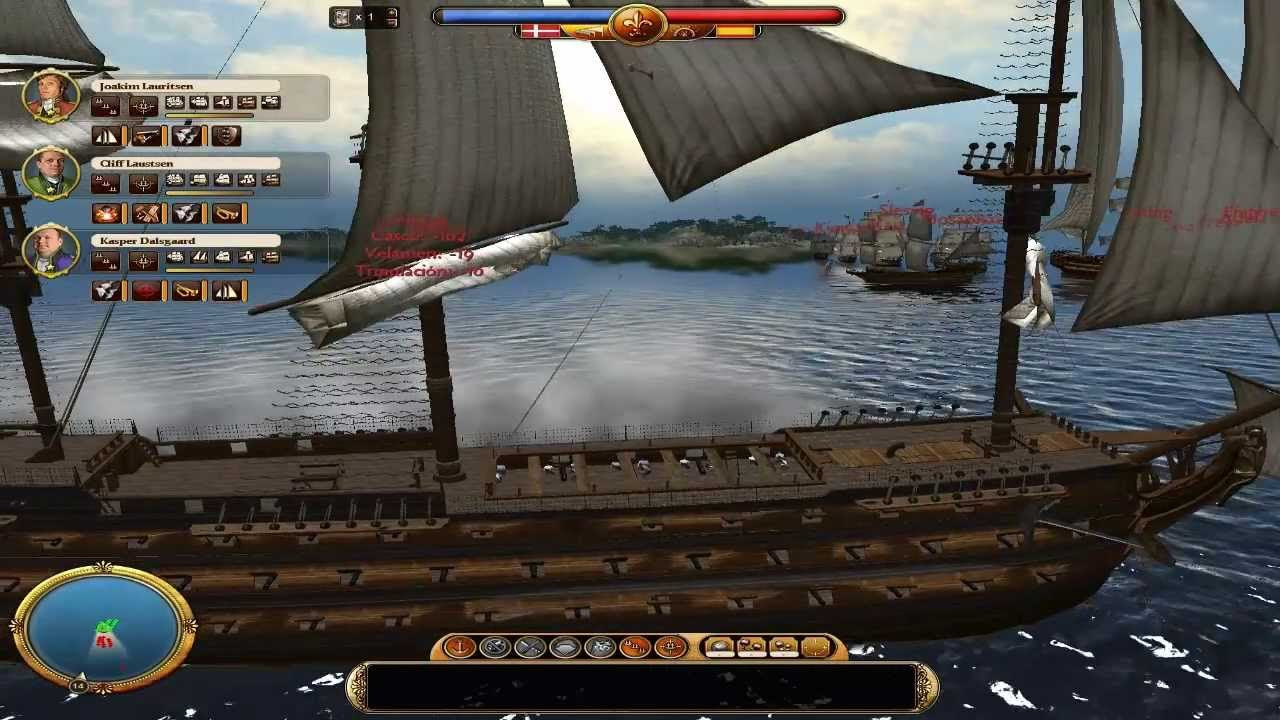Toggle Kasper Dalsgaard's sail trim ability

tap(227, 289)
